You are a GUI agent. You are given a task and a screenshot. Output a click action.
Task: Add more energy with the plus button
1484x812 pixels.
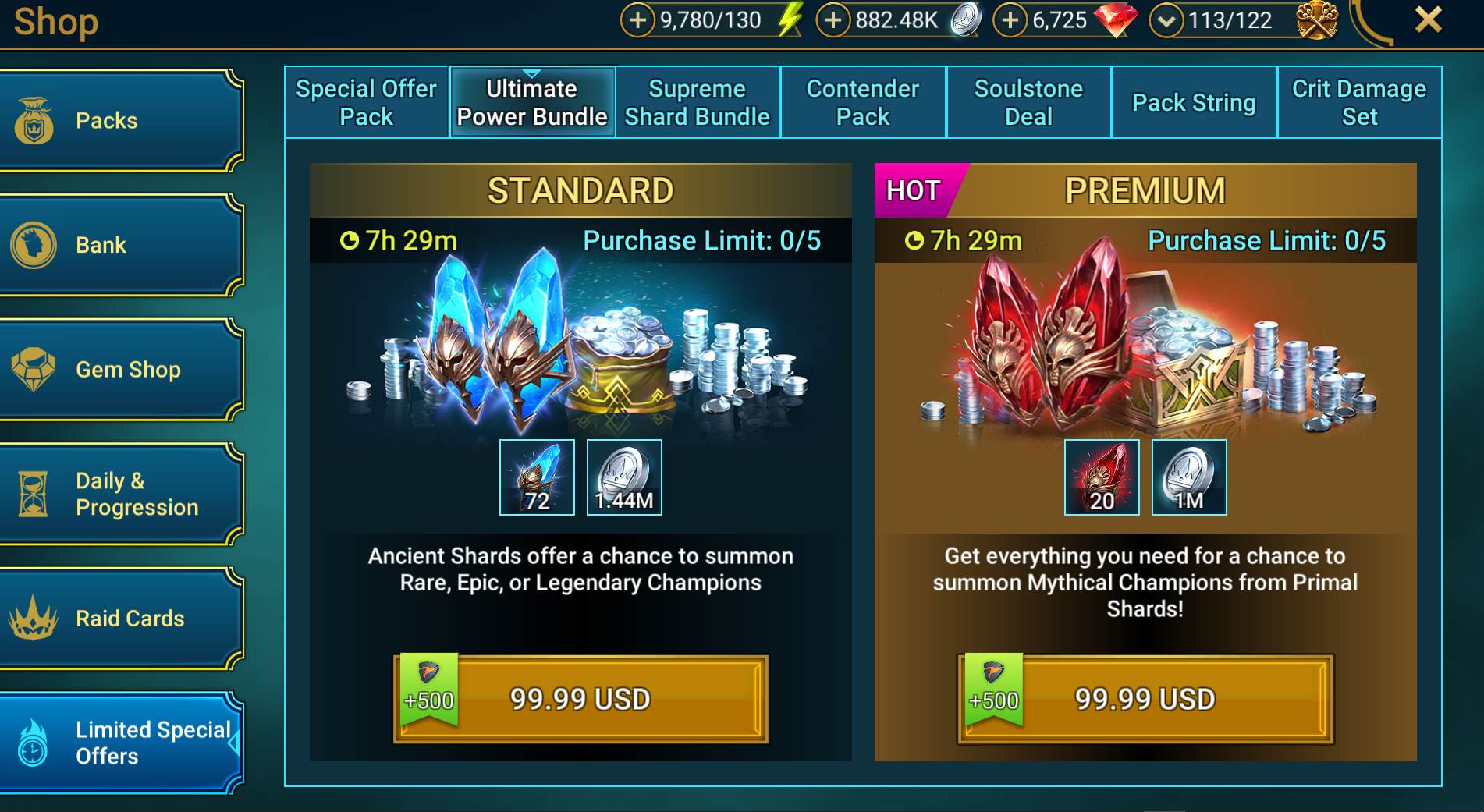point(637,20)
